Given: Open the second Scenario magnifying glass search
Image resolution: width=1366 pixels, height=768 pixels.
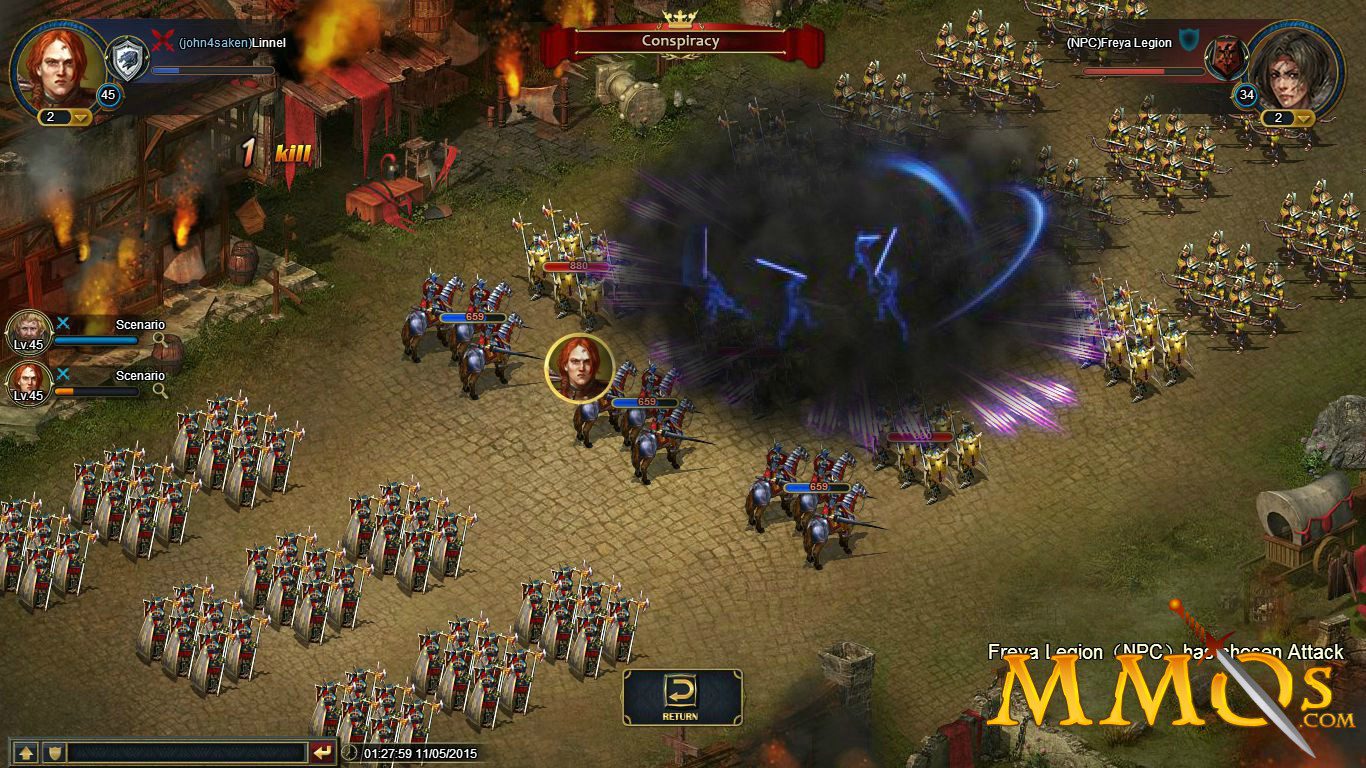Looking at the screenshot, I should point(160,390).
